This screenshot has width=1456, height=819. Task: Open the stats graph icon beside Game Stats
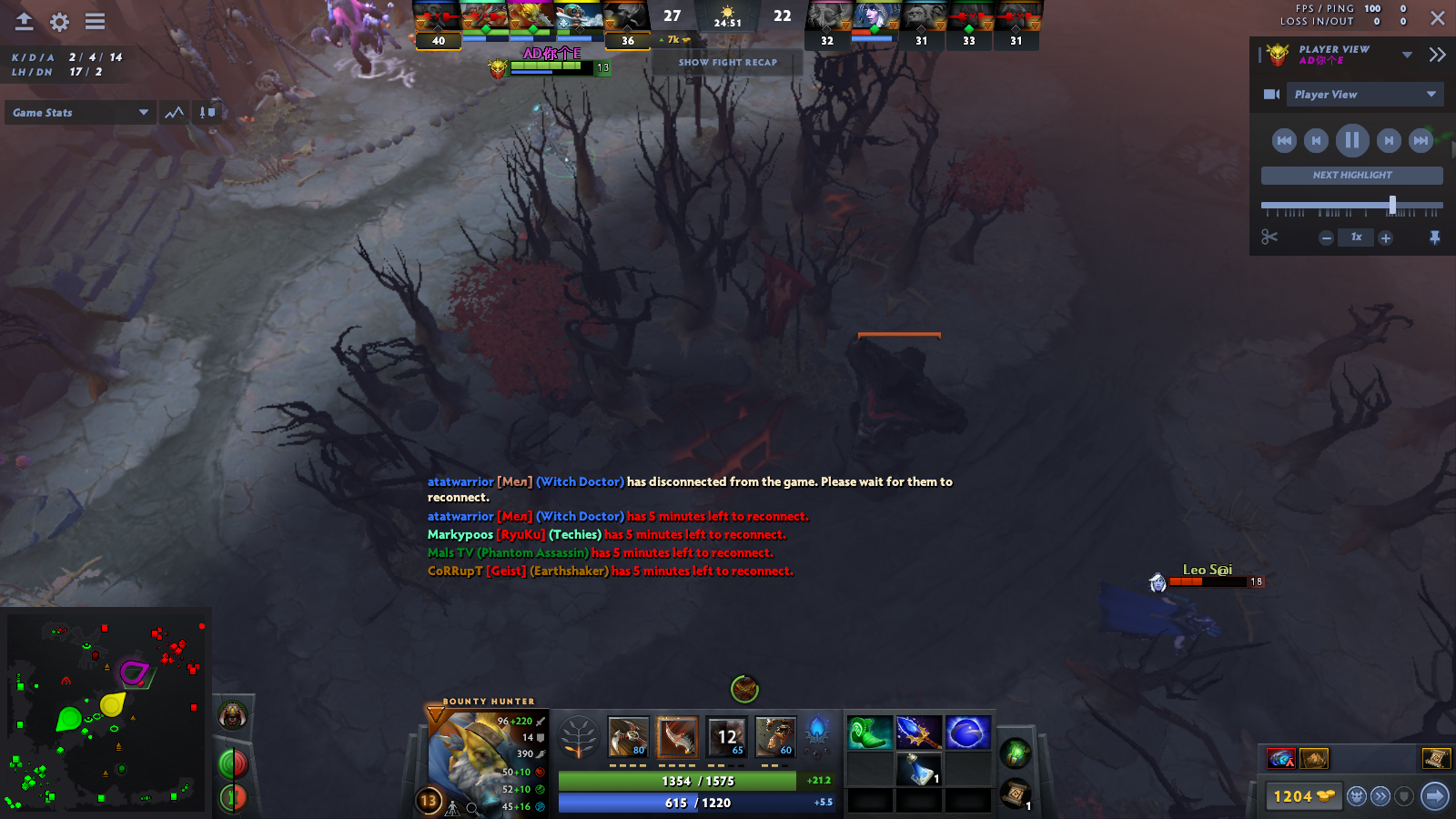173,112
